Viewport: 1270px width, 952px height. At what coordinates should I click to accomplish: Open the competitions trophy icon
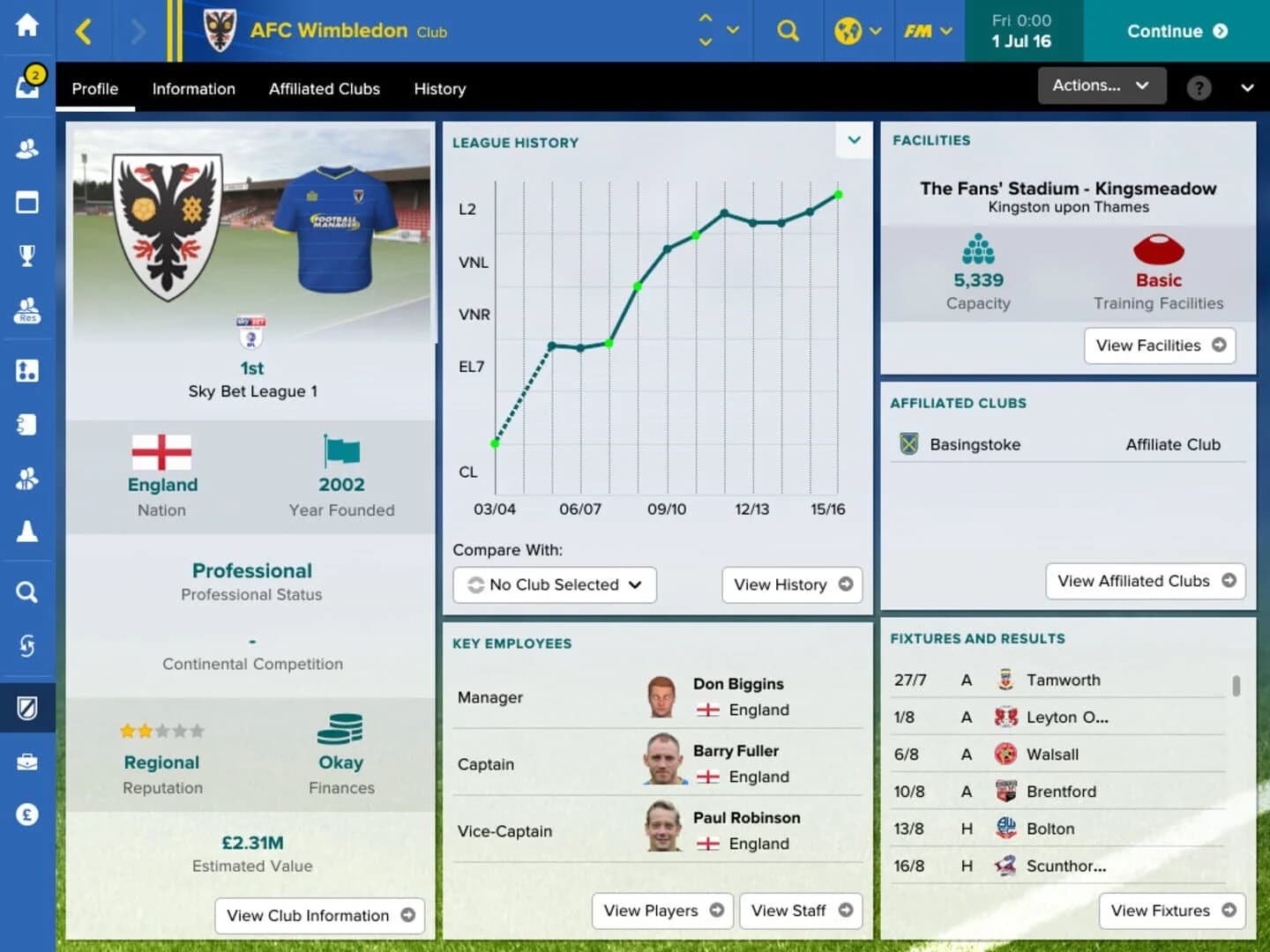click(x=26, y=254)
